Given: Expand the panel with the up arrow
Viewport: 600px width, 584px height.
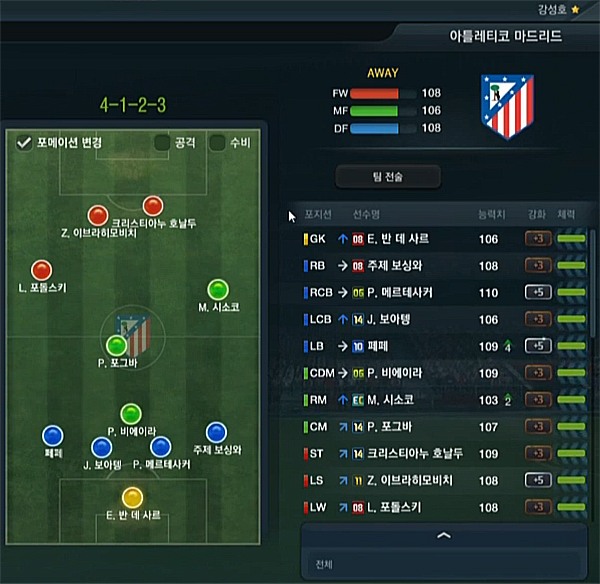Looking at the screenshot, I should [443, 536].
